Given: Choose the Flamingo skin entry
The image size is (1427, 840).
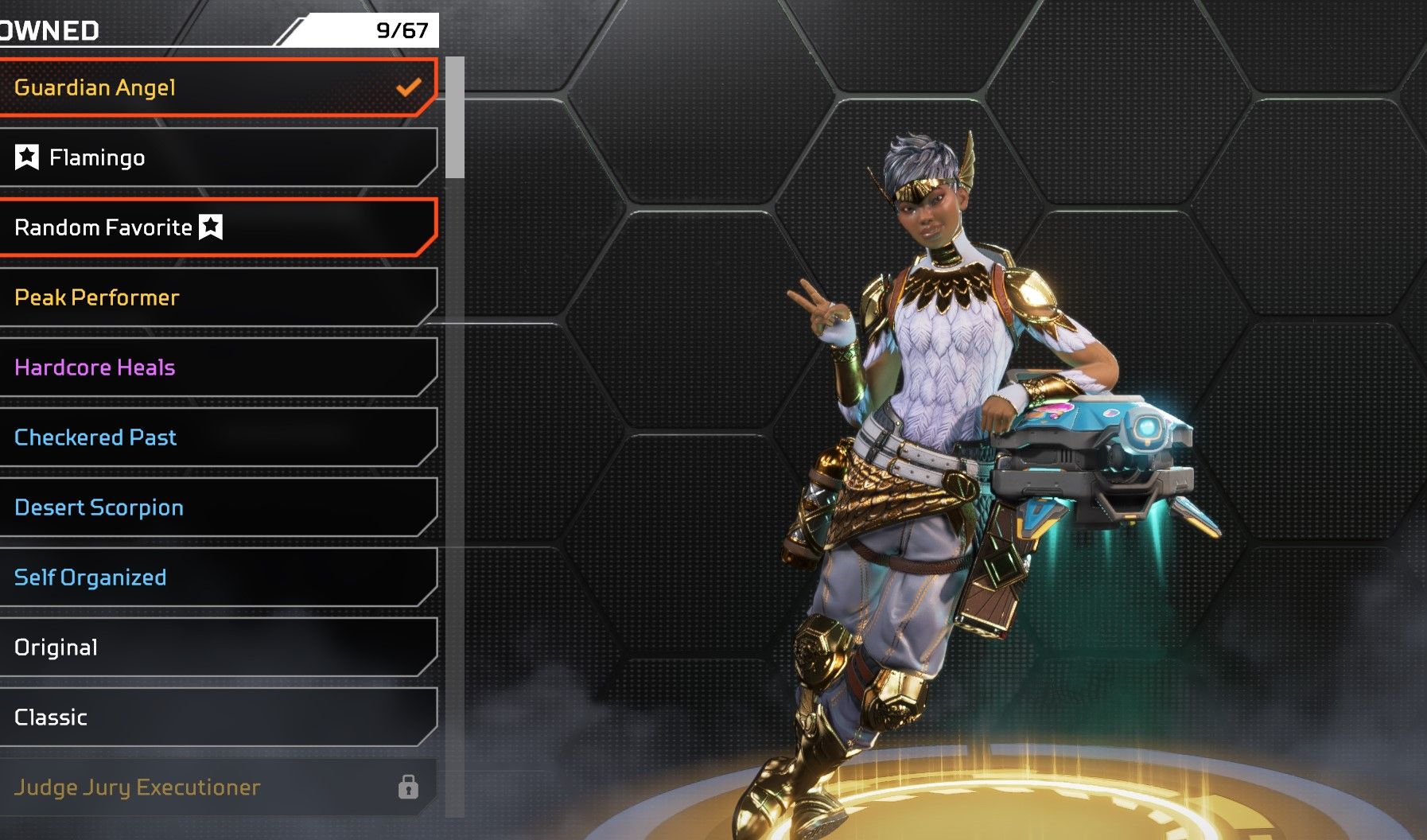Looking at the screenshot, I should click(215, 157).
